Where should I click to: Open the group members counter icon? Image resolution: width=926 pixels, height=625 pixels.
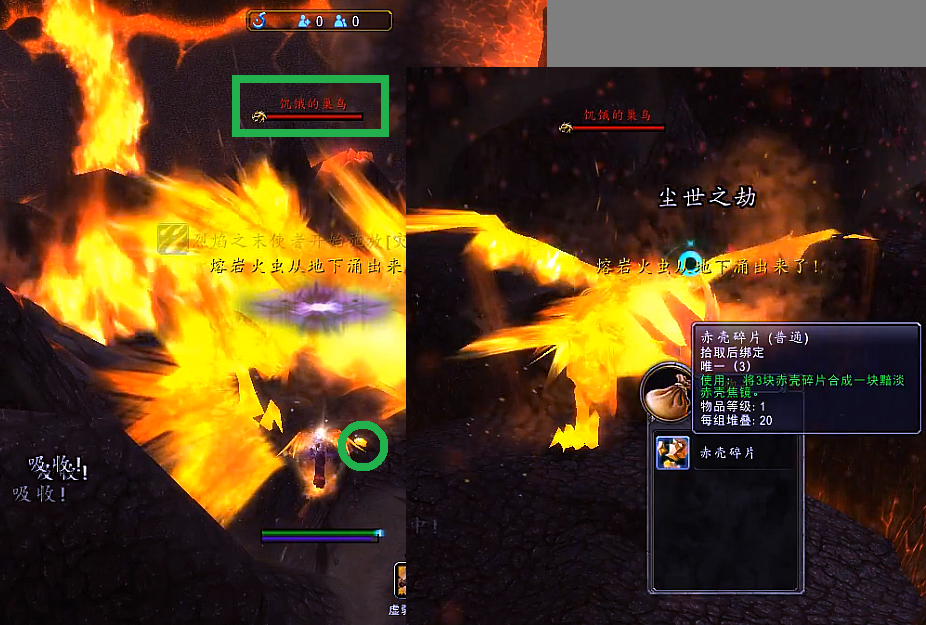click(x=341, y=20)
